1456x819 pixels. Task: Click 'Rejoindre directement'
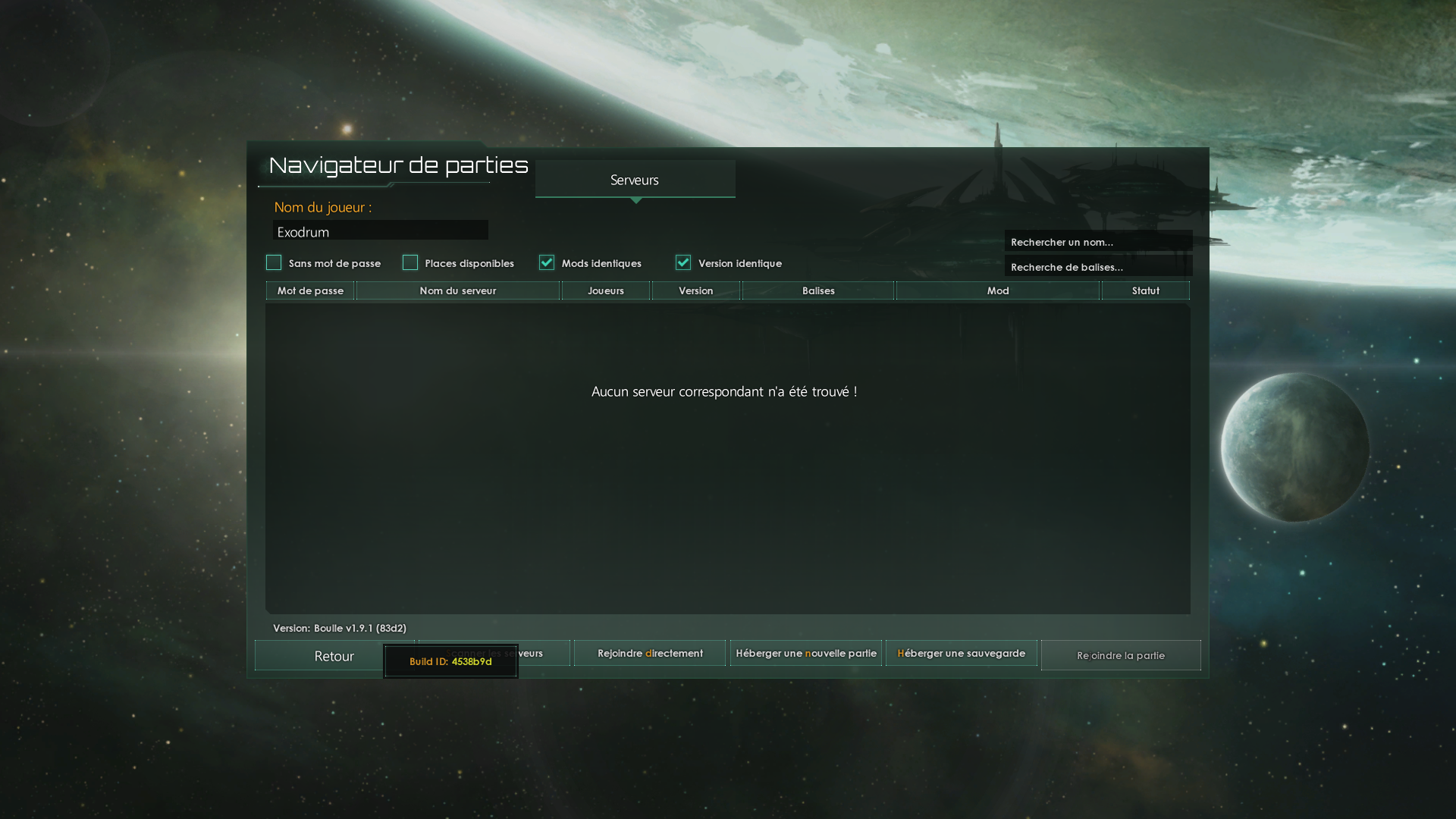click(649, 653)
